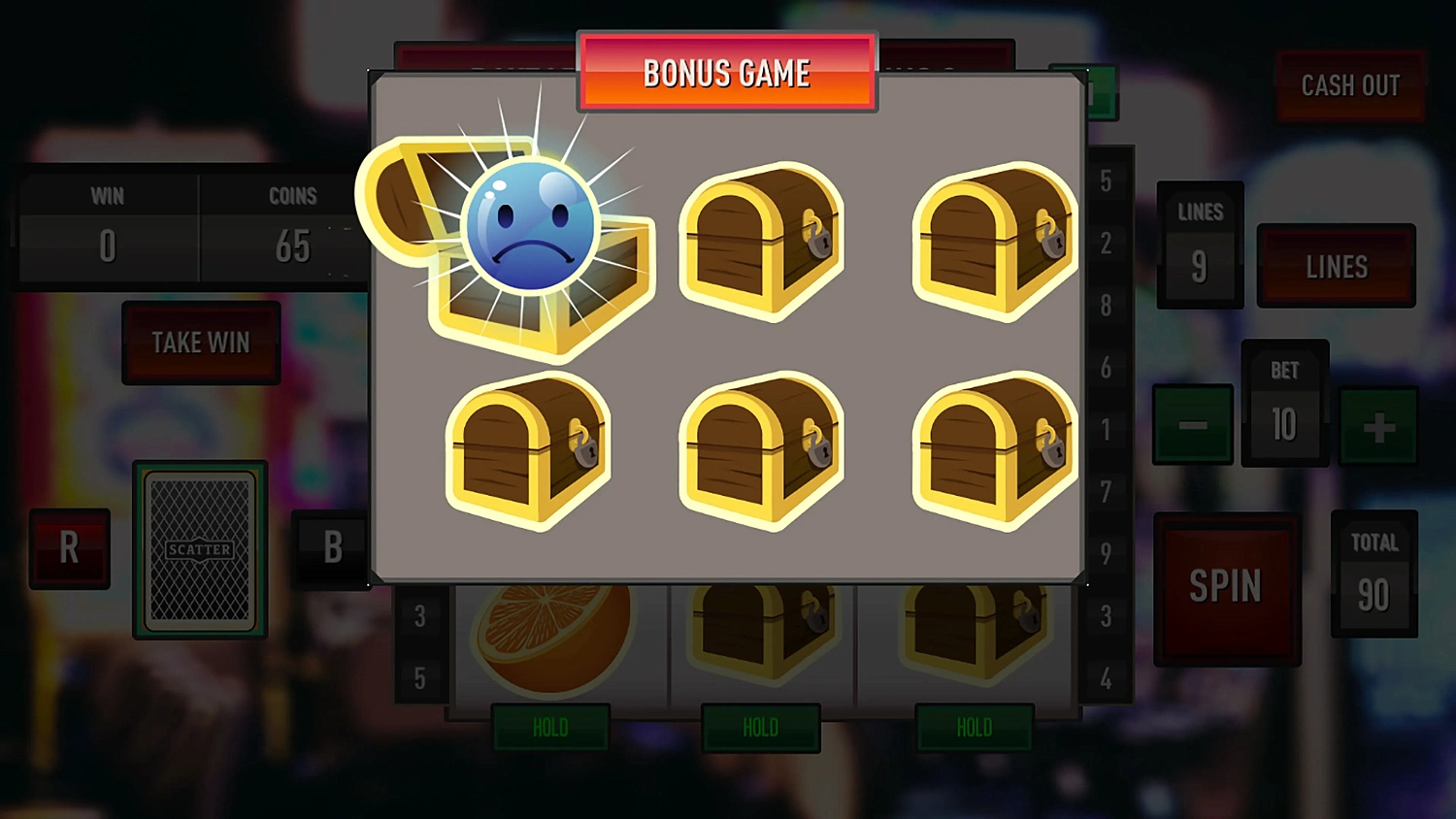Enable HOLD on the first reel
Screen dimensions: 1456x819
[550, 729]
